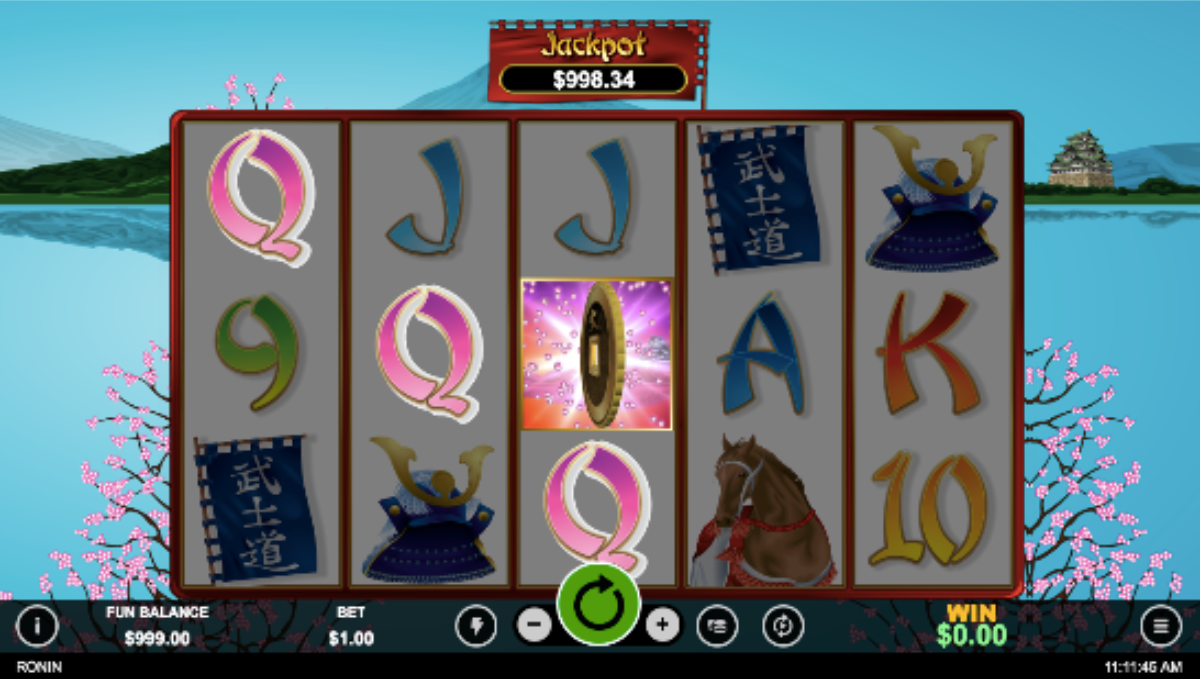The width and height of the screenshot is (1200, 679).
Task: Activate the autoplay circular arrows button
Action: point(782,627)
